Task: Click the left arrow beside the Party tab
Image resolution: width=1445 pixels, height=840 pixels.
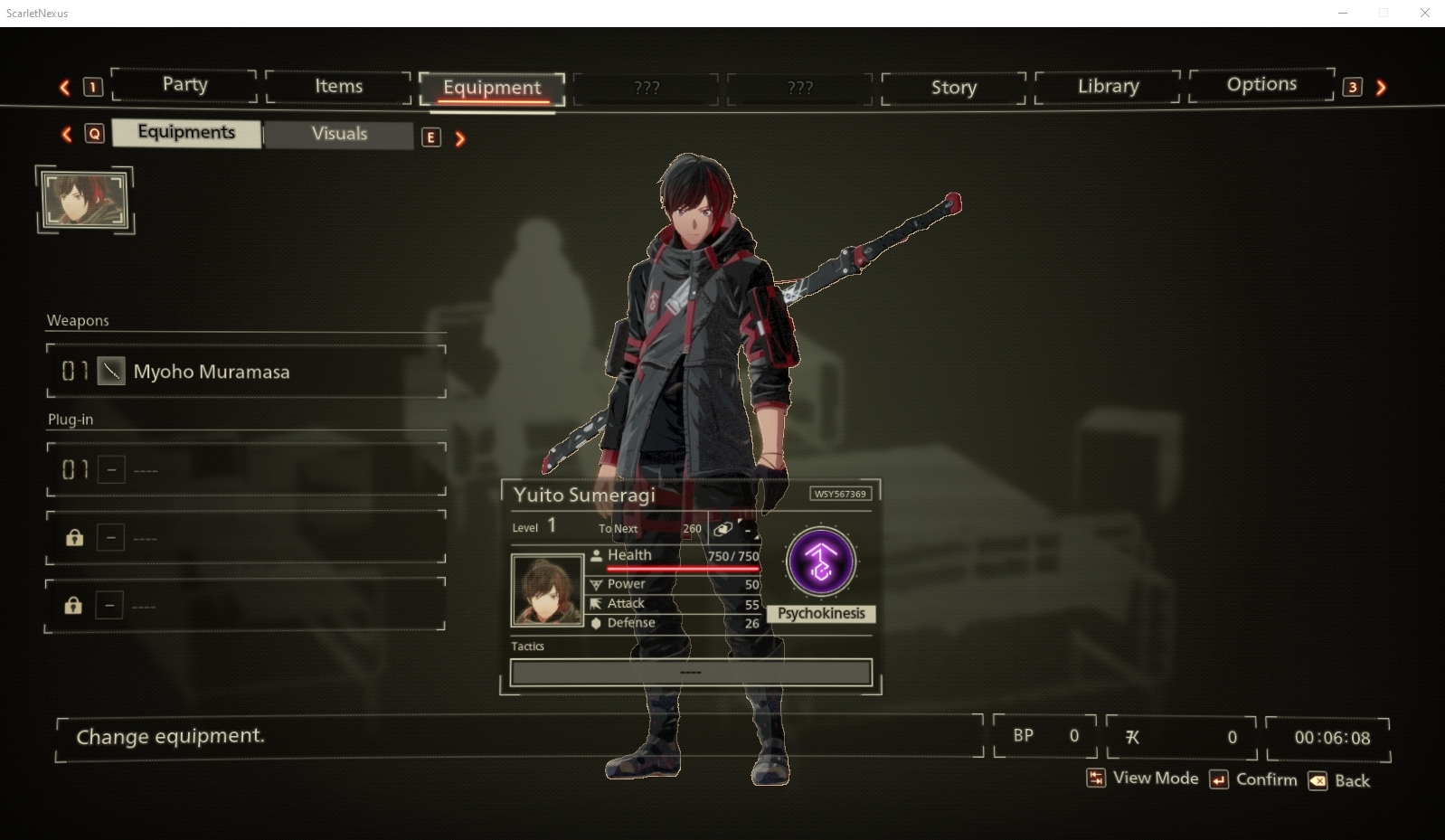Action: (x=65, y=88)
